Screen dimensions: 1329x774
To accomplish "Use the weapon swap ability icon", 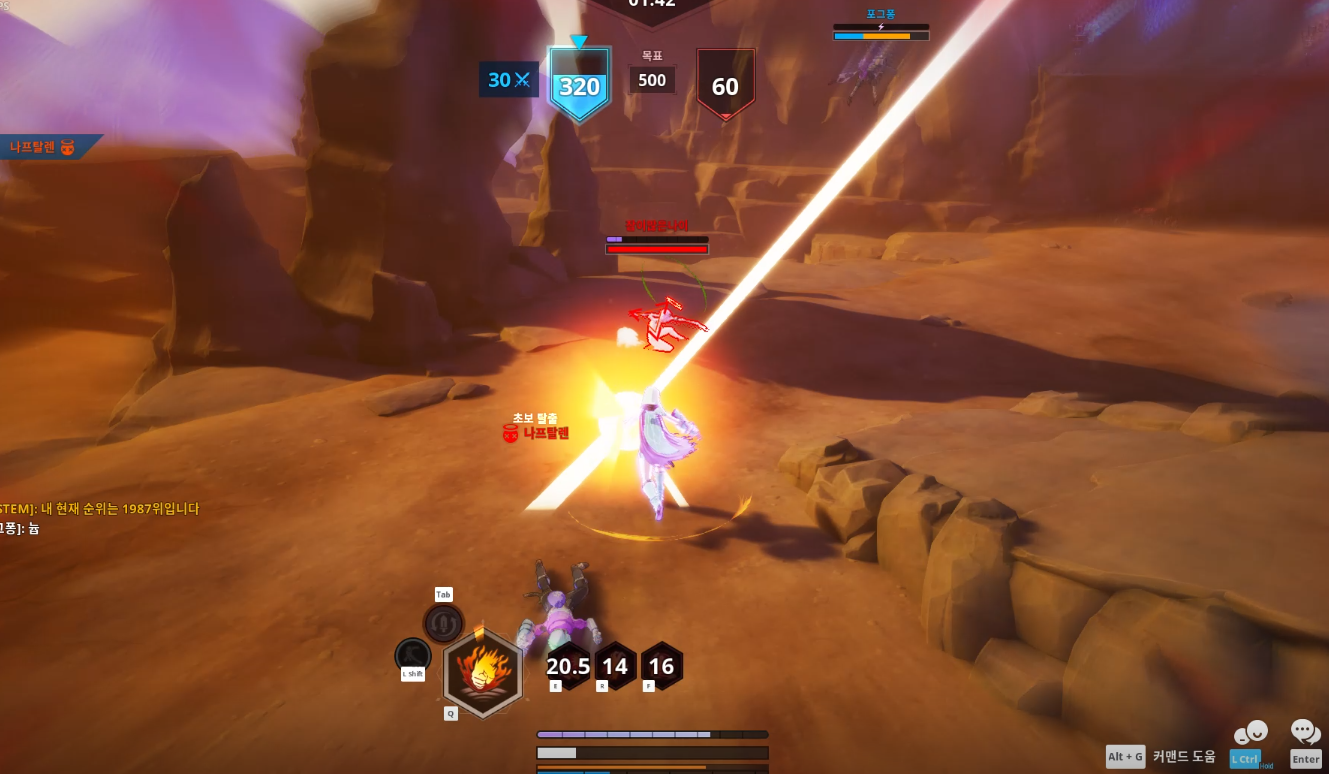I will [x=443, y=623].
